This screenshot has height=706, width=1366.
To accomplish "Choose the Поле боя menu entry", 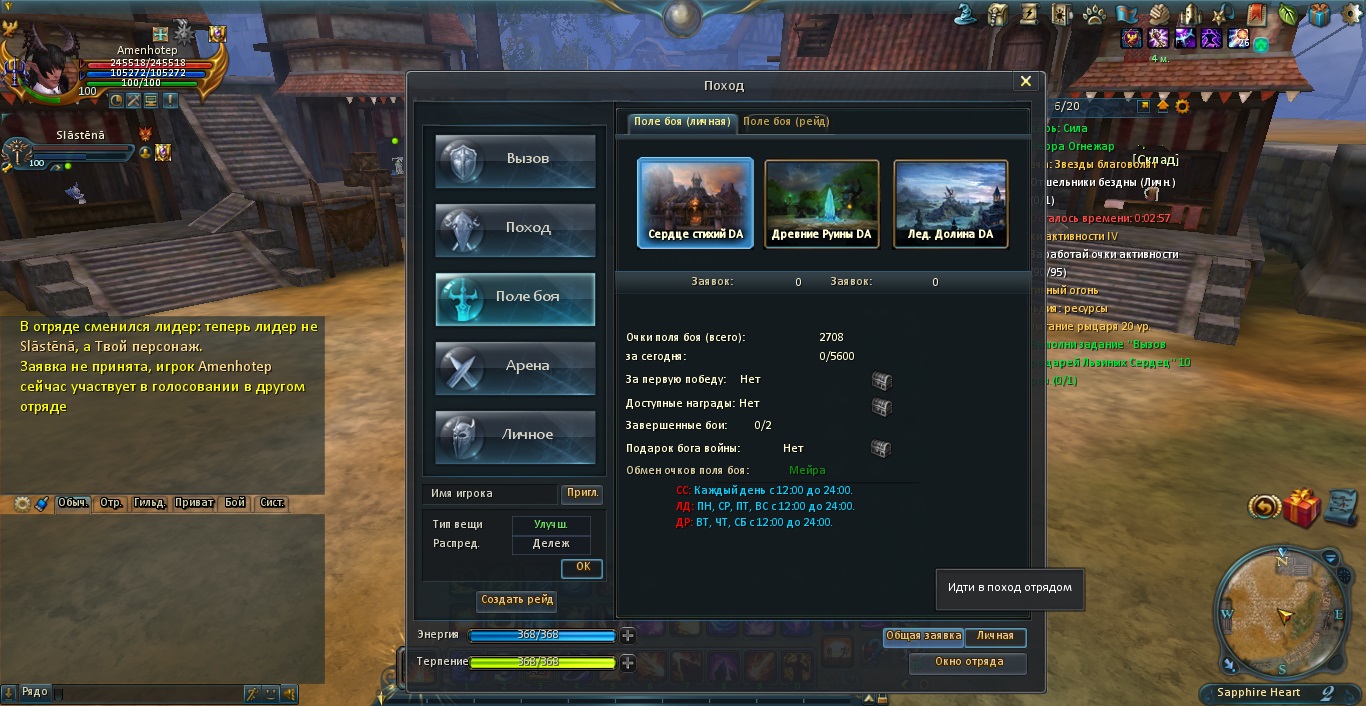I will [515, 298].
